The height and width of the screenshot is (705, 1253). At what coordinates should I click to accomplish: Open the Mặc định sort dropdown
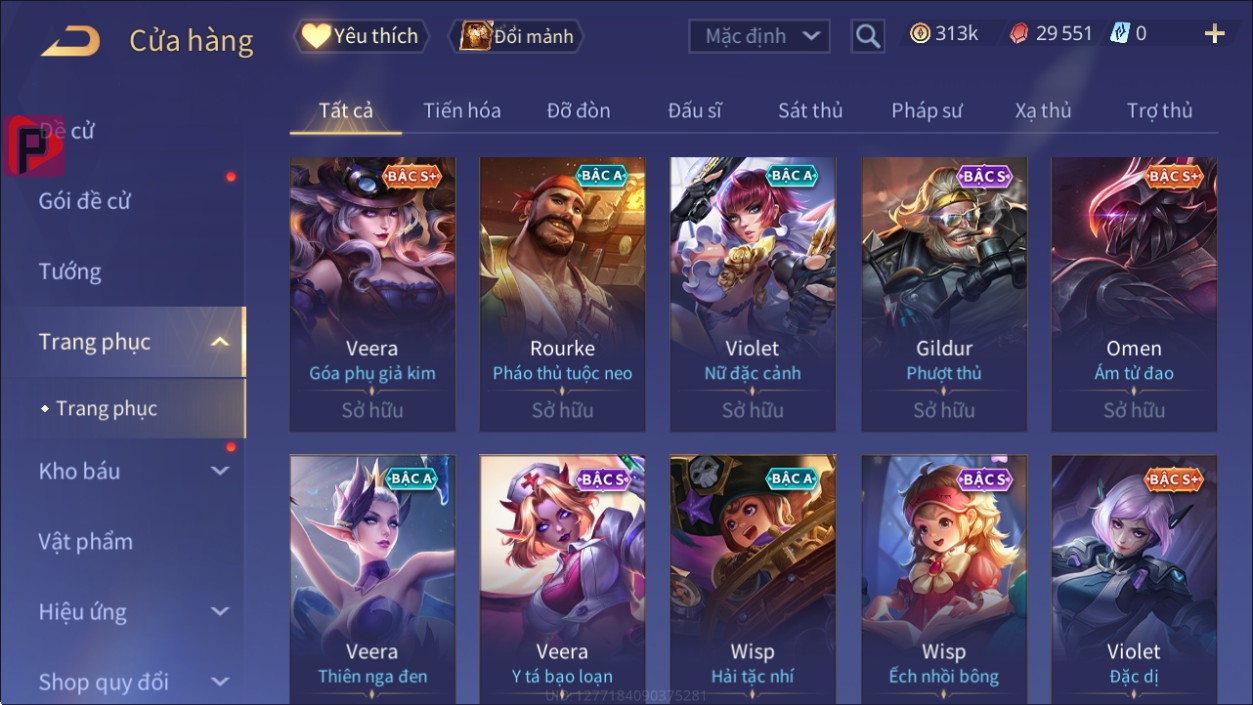(x=760, y=37)
